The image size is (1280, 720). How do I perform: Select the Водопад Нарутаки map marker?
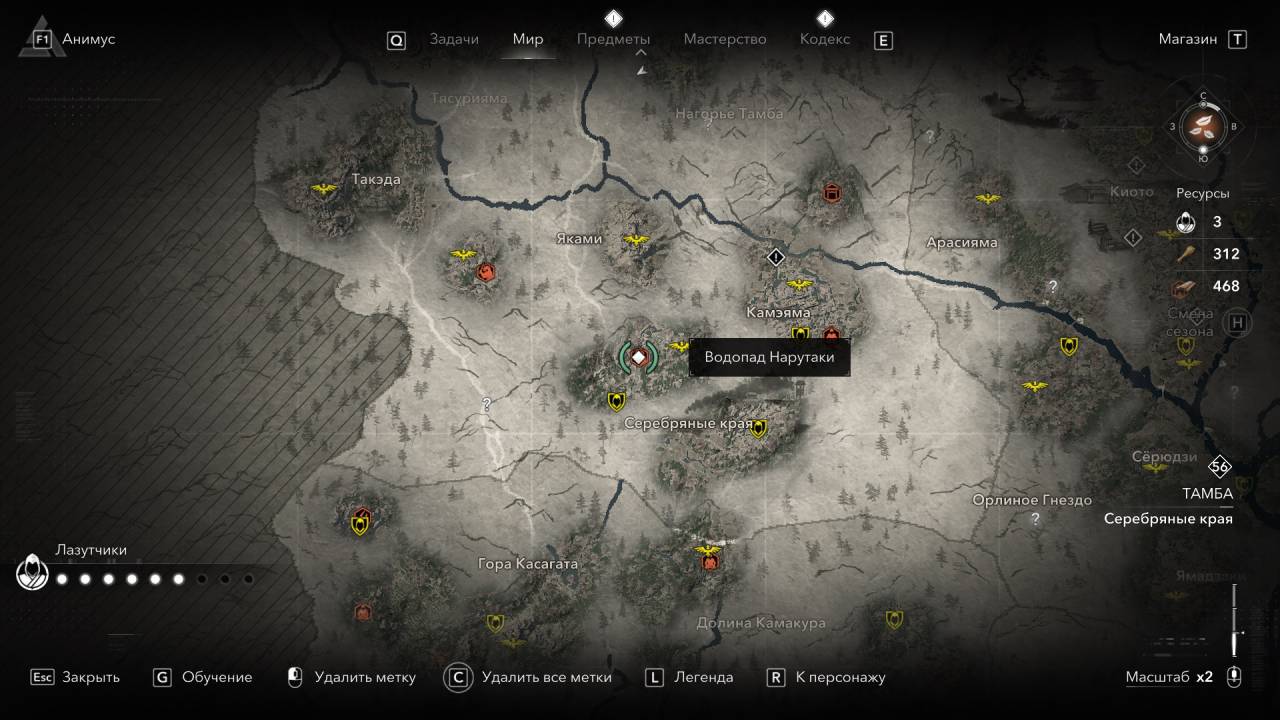638,357
